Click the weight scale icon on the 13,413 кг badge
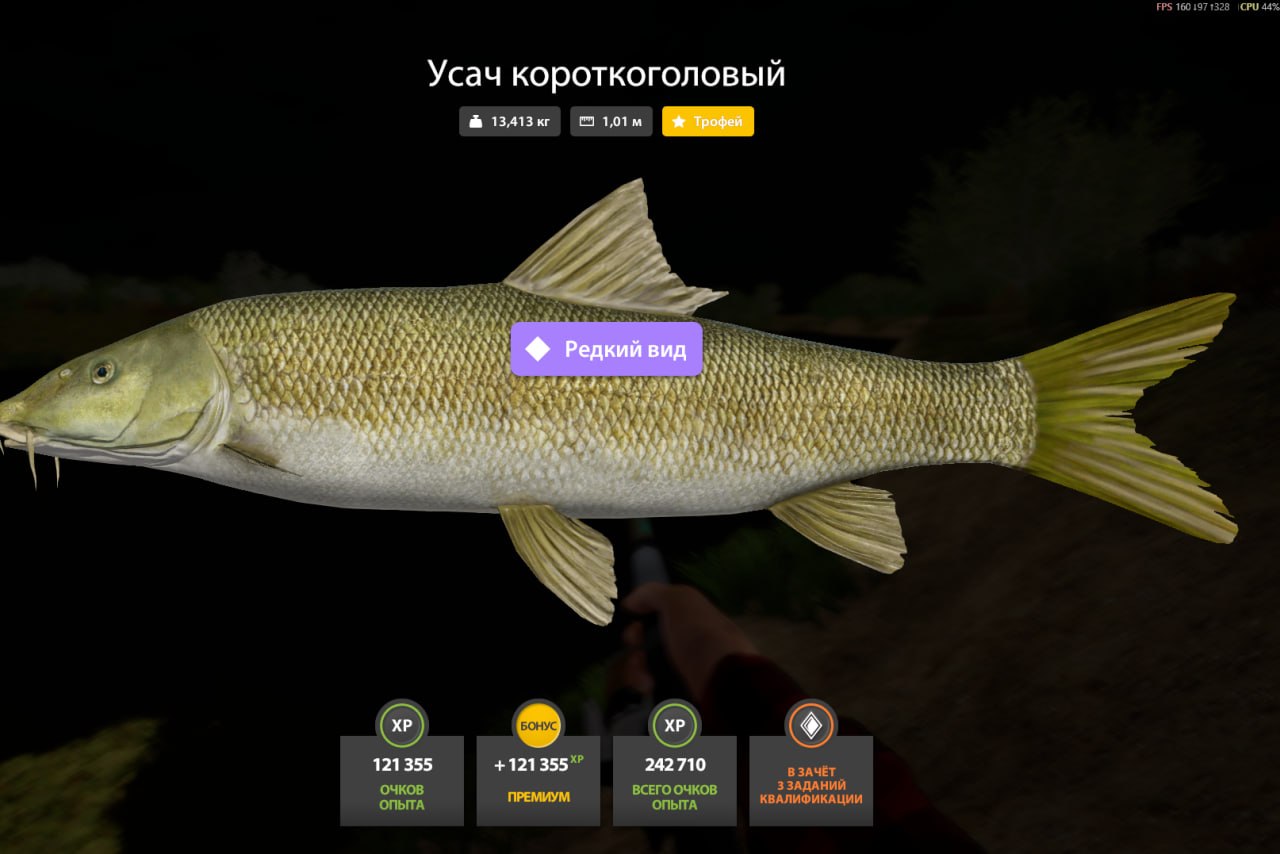Viewport: 1280px width, 854px height. click(475, 121)
